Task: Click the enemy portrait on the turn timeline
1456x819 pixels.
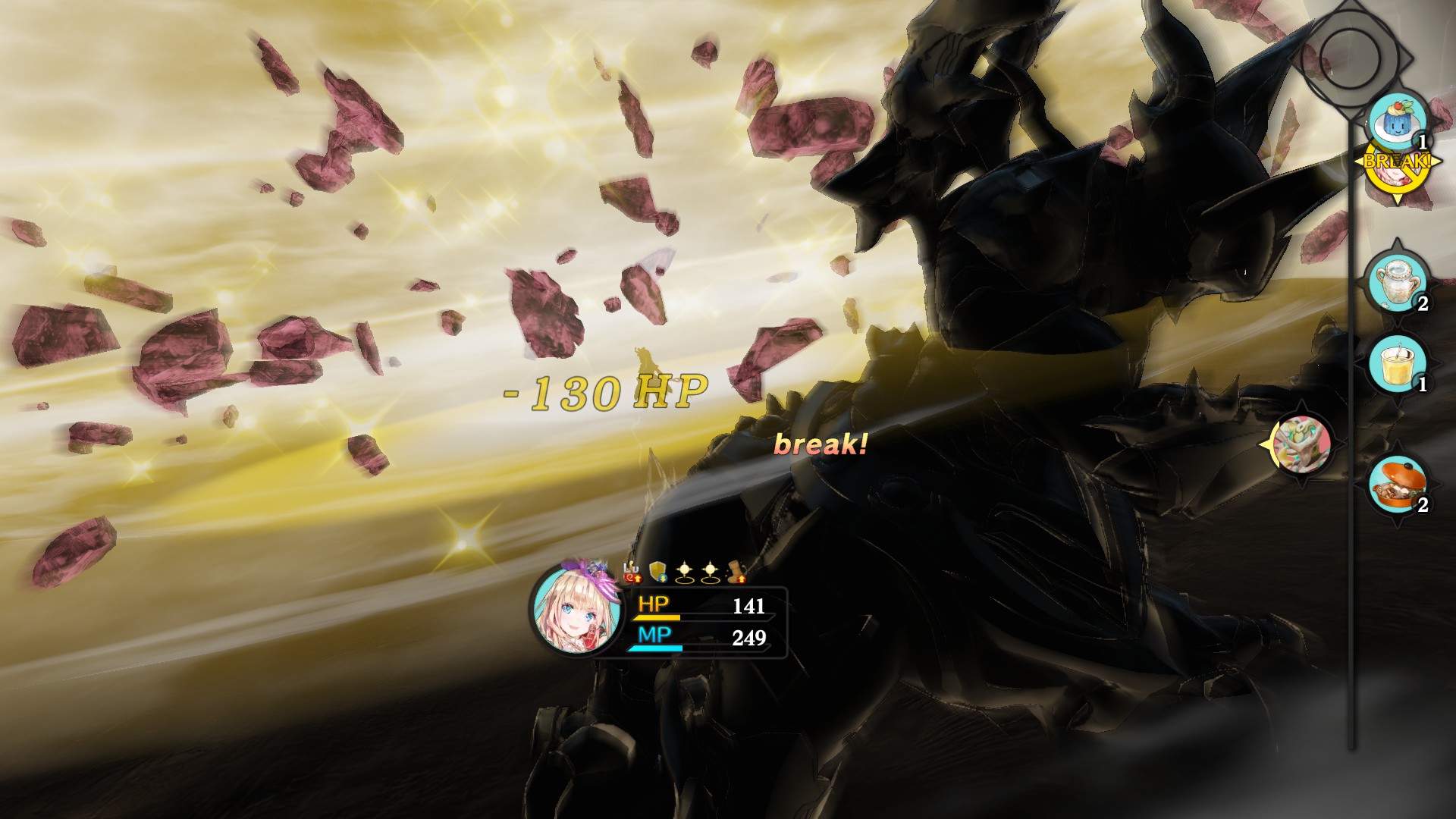Action: (x=1301, y=444)
